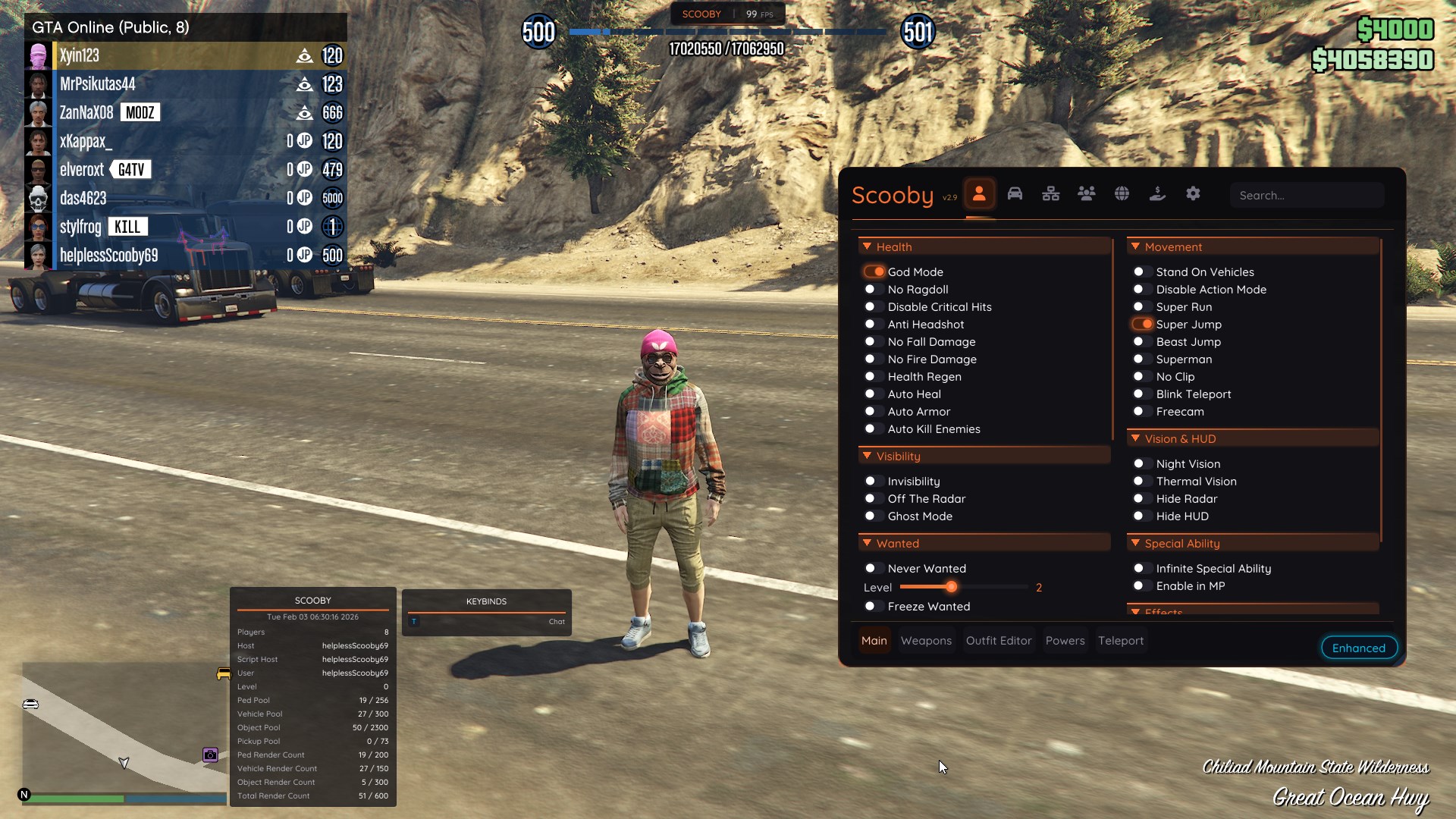Open the Outfit Editor tab
The height and width of the screenshot is (819, 1456).
(x=999, y=640)
